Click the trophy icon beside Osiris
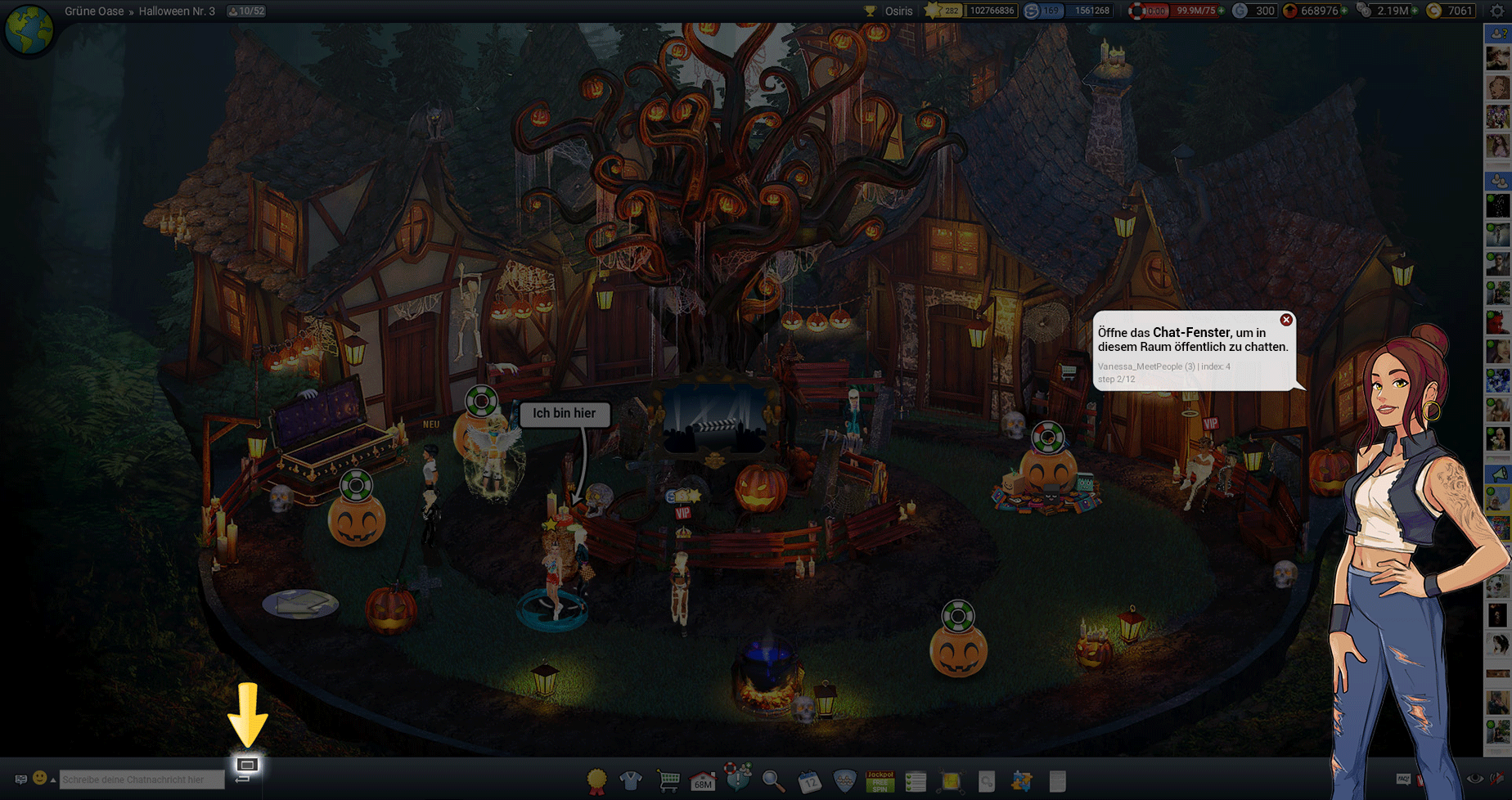 coord(870,11)
